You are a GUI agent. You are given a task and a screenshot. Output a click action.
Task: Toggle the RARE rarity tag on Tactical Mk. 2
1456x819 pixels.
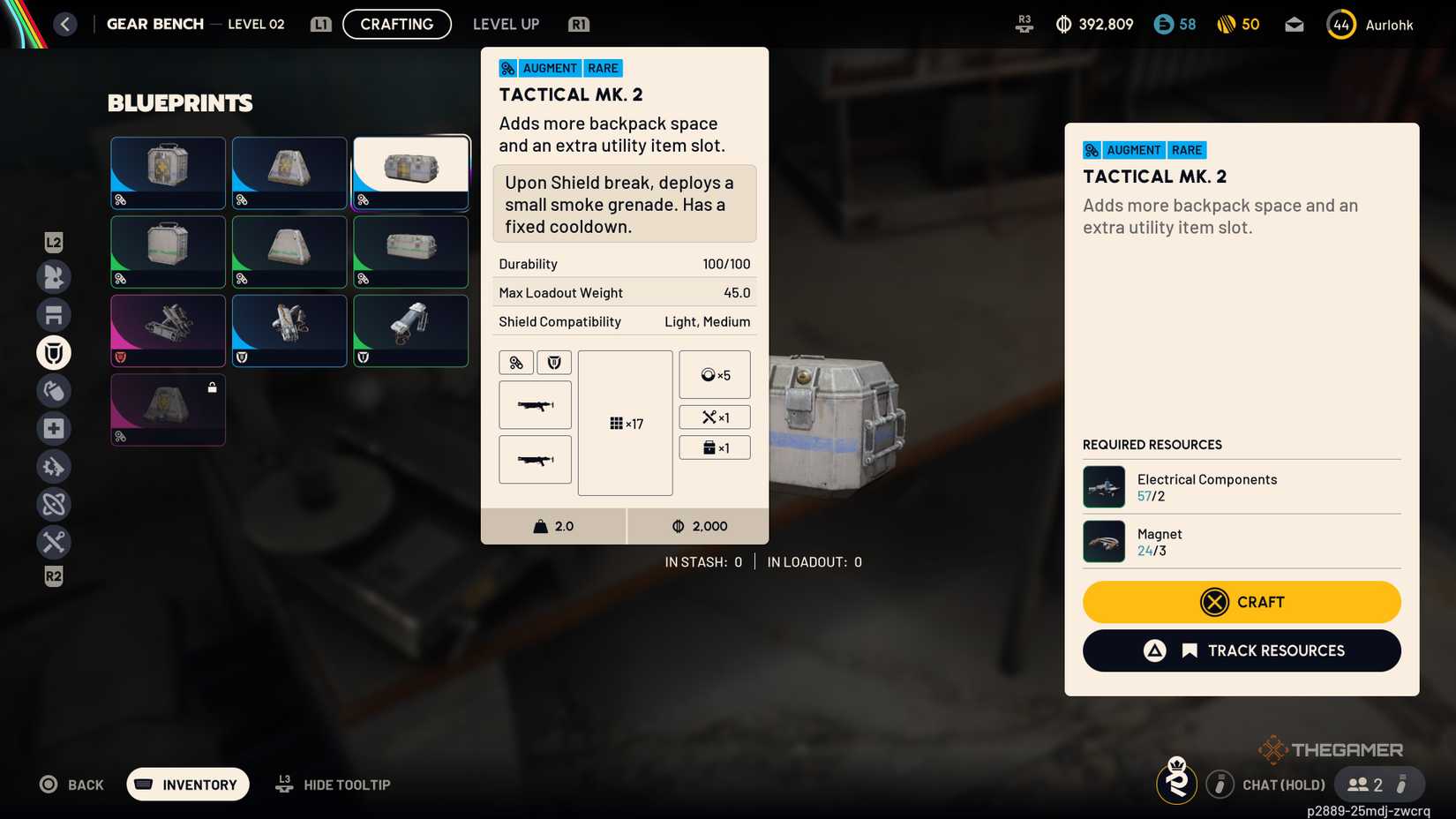(604, 68)
